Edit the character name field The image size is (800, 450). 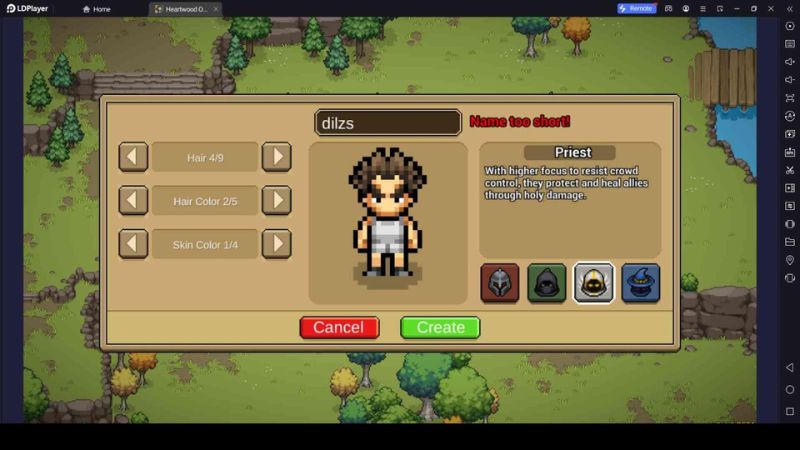[x=388, y=123]
